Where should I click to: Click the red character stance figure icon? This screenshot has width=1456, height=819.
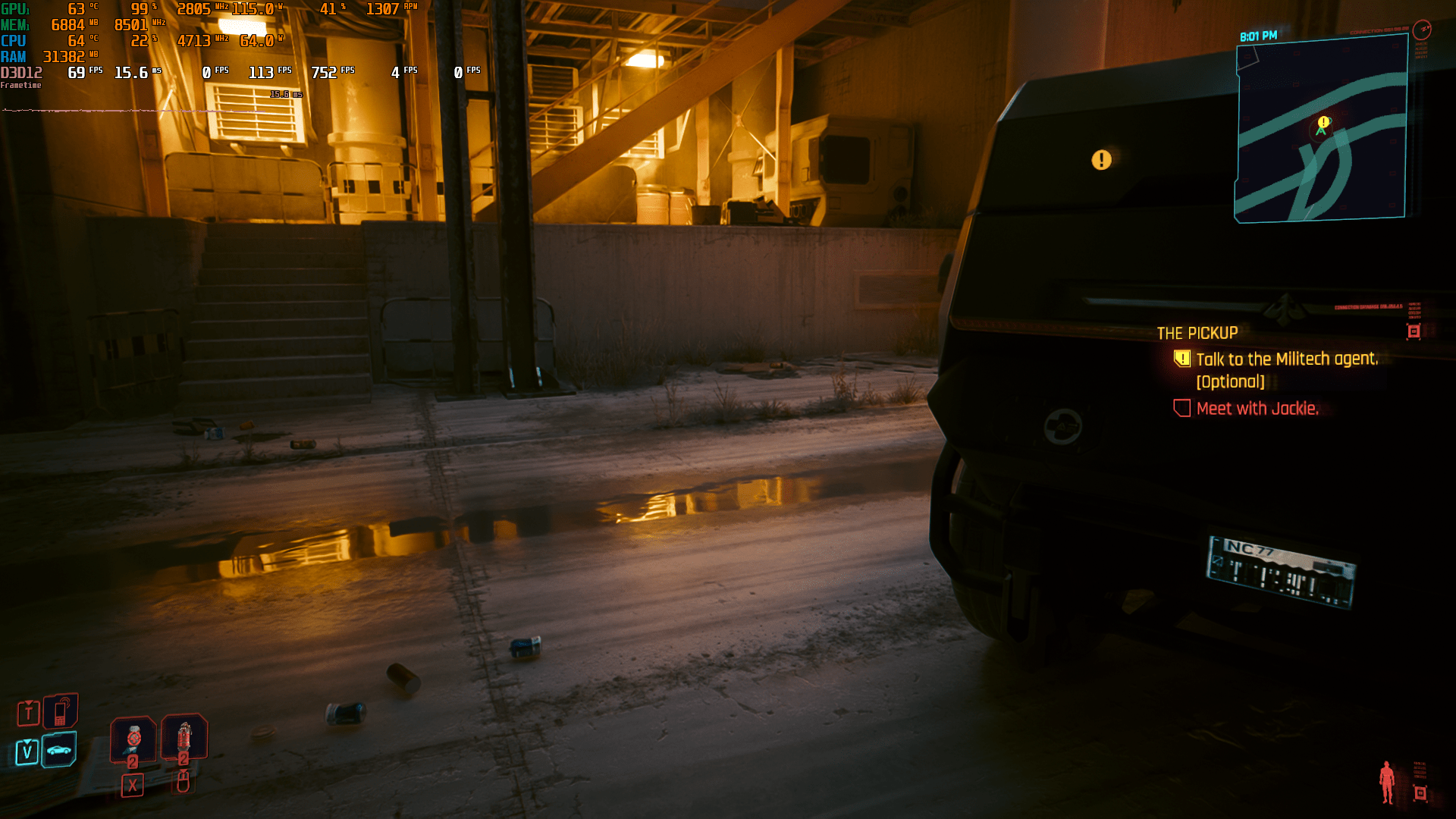coord(1387,782)
